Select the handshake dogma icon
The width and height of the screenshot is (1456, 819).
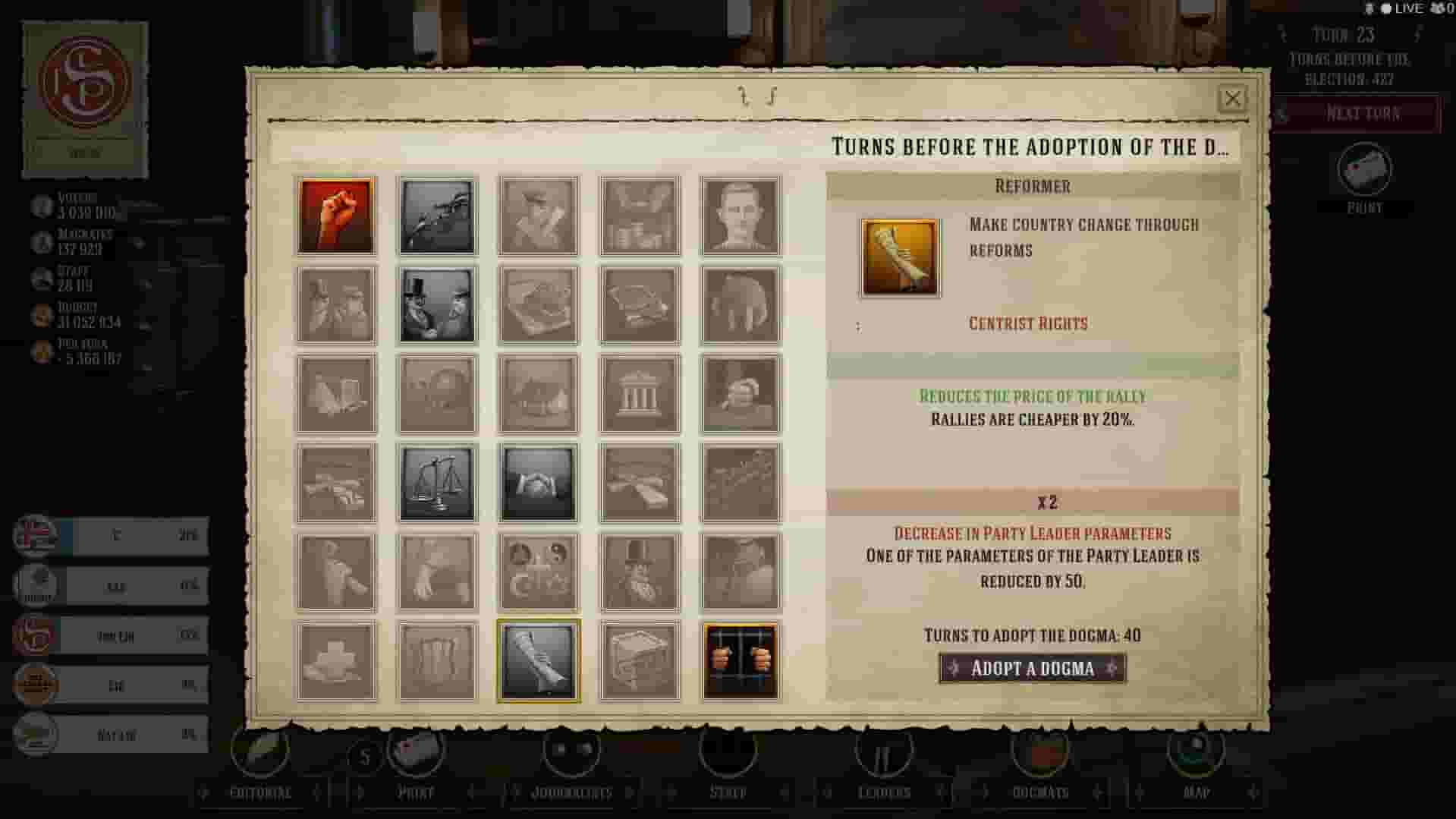pyautogui.click(x=538, y=484)
